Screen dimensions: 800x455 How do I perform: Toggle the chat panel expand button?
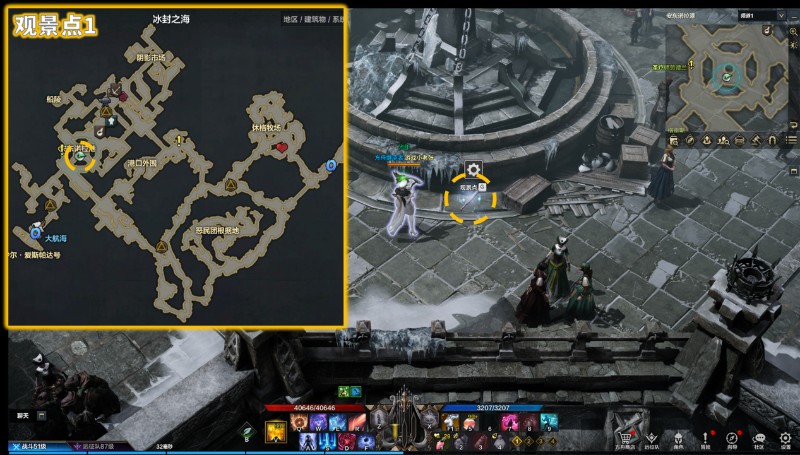click(42, 414)
